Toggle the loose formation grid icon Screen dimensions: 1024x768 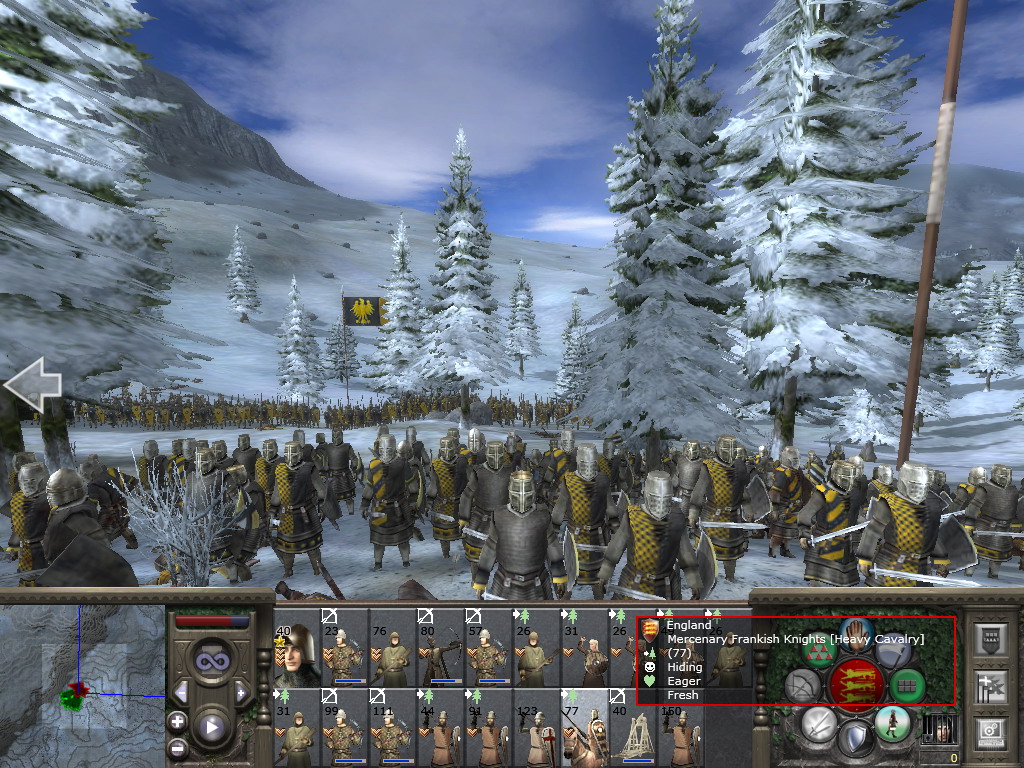tap(906, 686)
